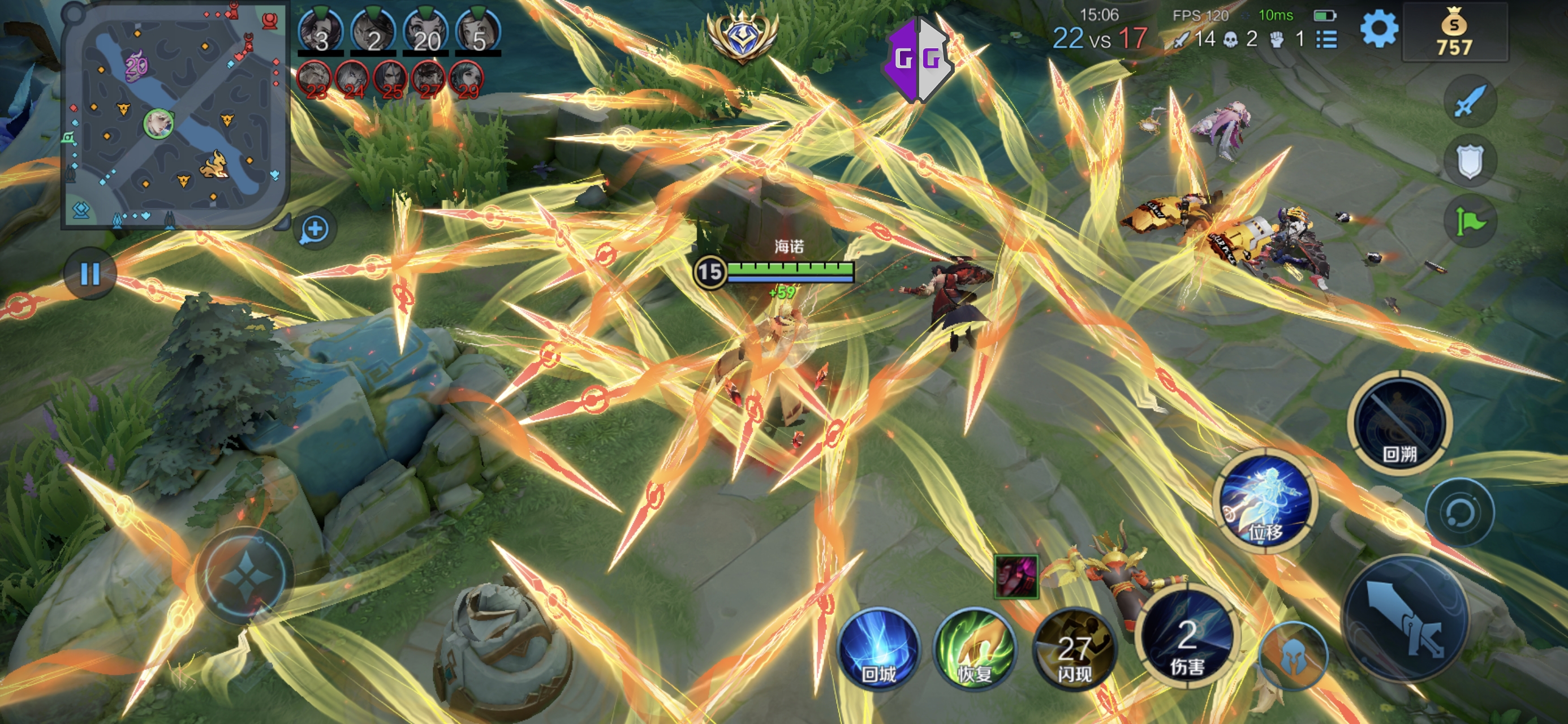Viewport: 1568px width, 724px height.
Task: Tap the circular arrow button beside the 位移 skill
Action: click(x=1459, y=512)
